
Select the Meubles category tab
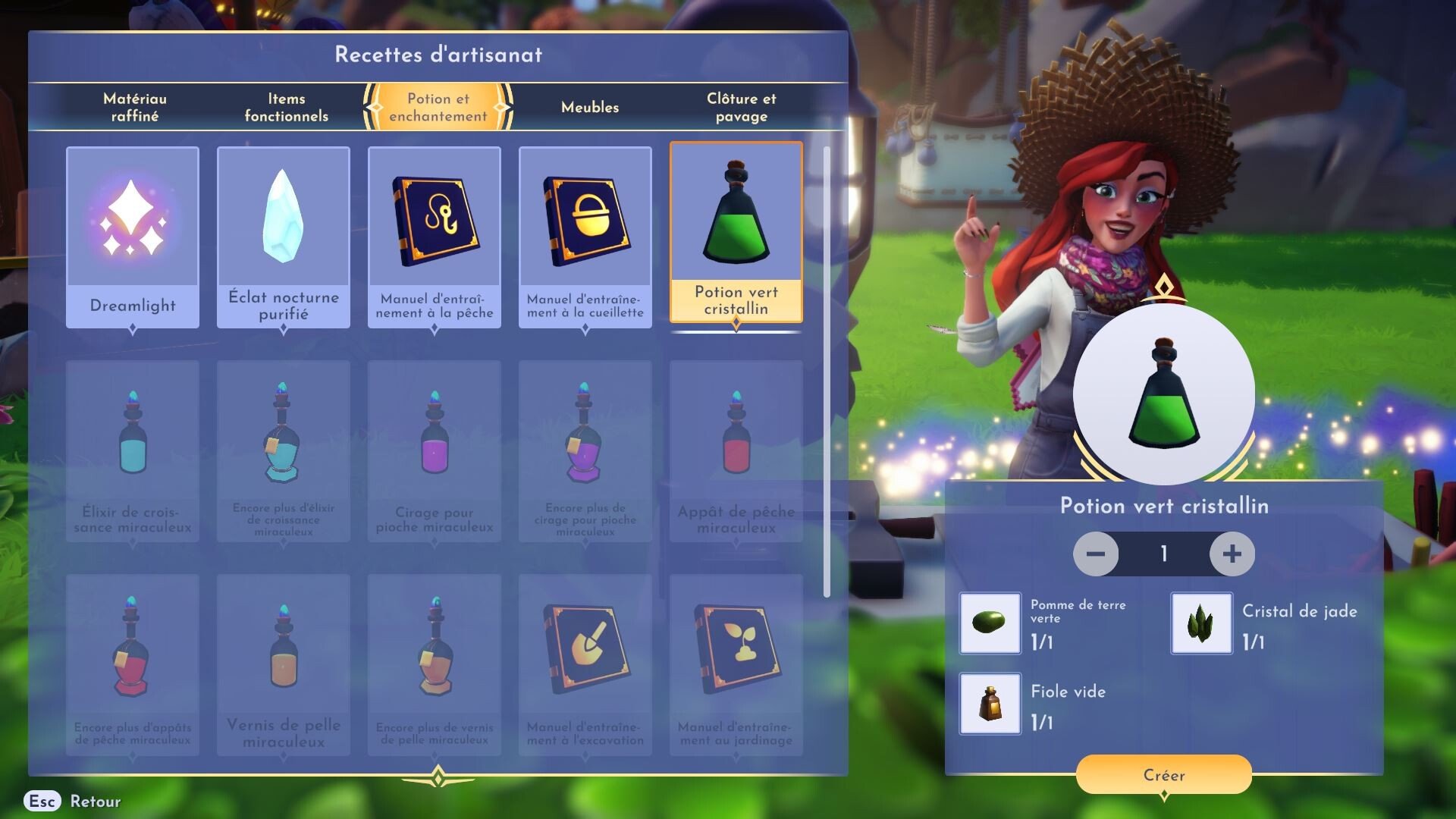590,107
